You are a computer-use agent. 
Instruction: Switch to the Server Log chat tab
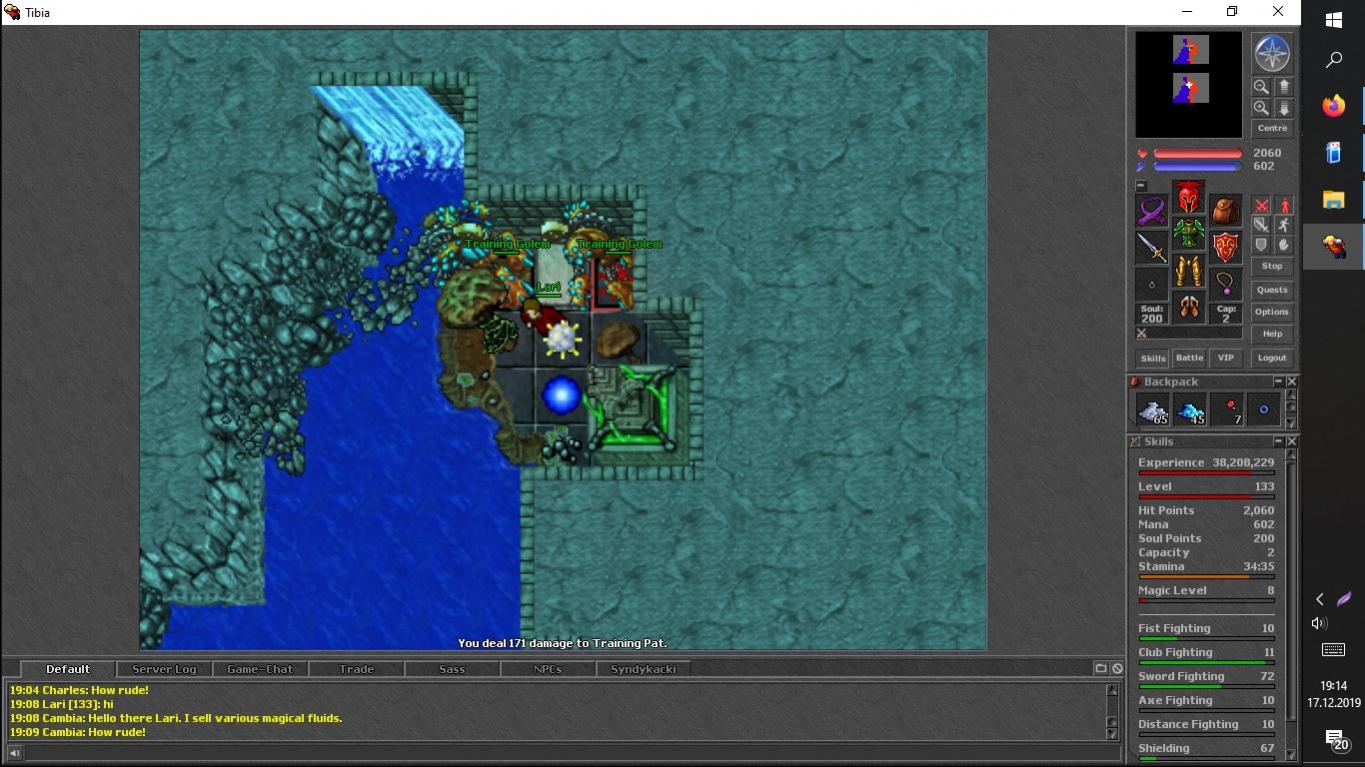click(x=164, y=669)
